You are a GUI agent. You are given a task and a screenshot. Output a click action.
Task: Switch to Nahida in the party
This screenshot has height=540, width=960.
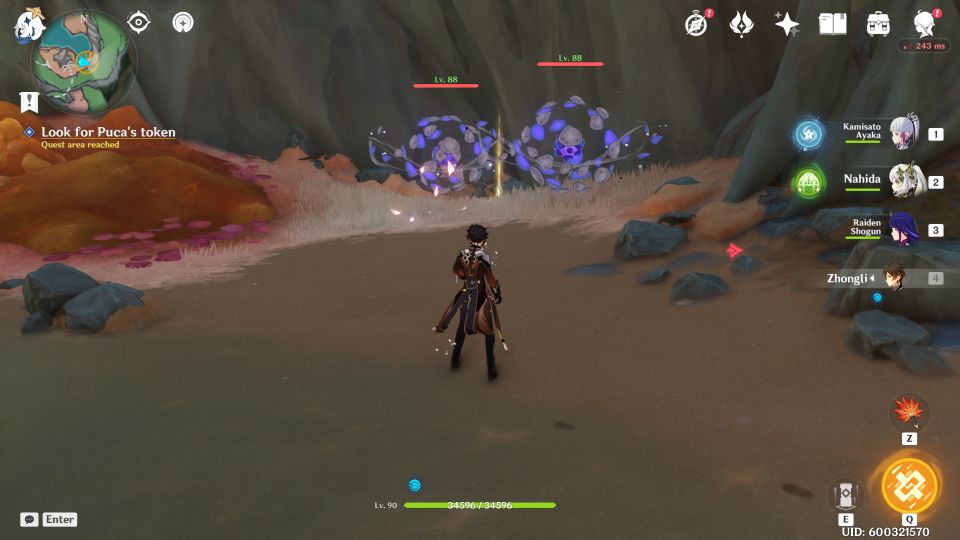coord(903,182)
